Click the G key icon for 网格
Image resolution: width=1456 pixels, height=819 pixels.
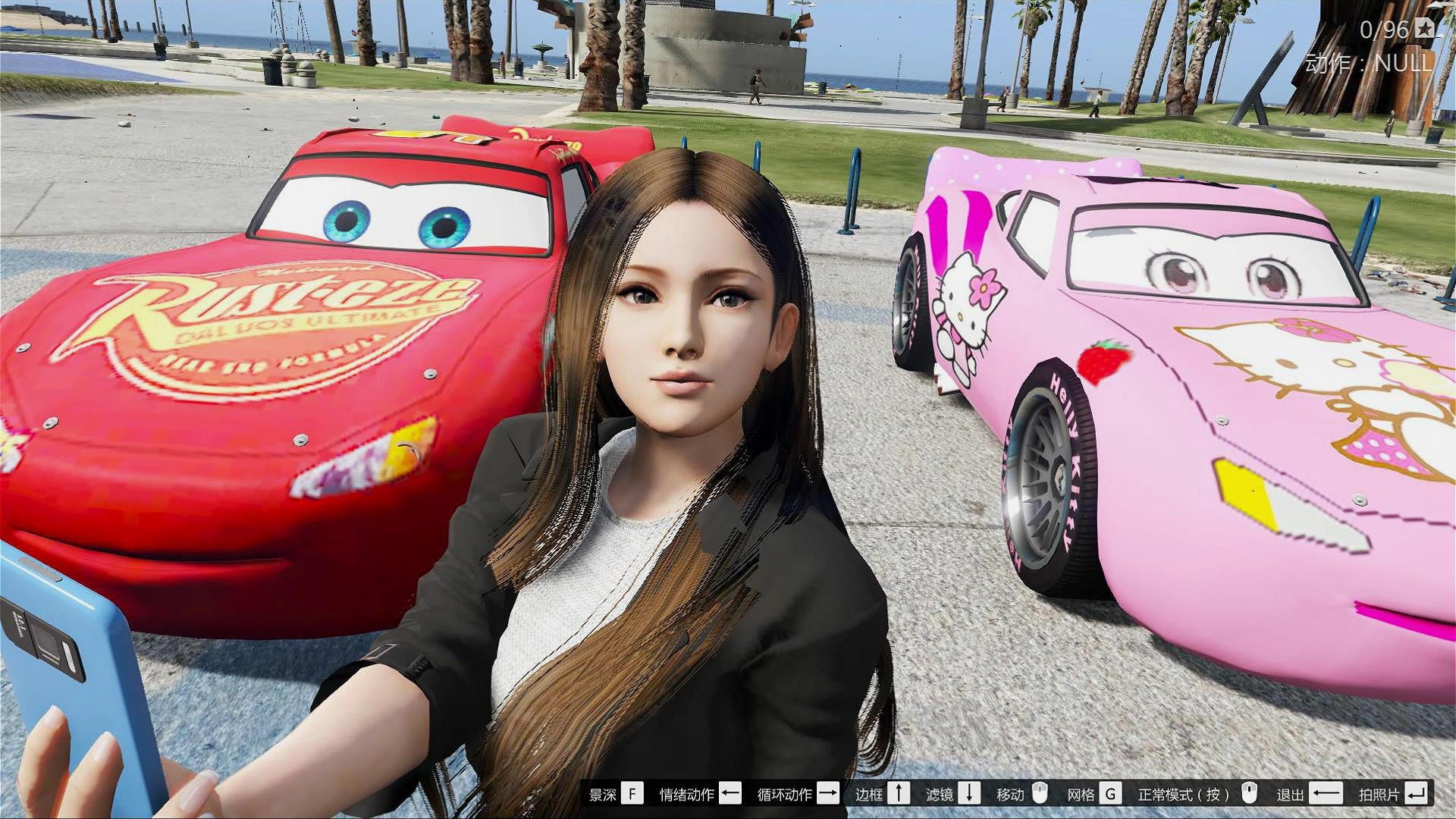pyautogui.click(x=1109, y=795)
